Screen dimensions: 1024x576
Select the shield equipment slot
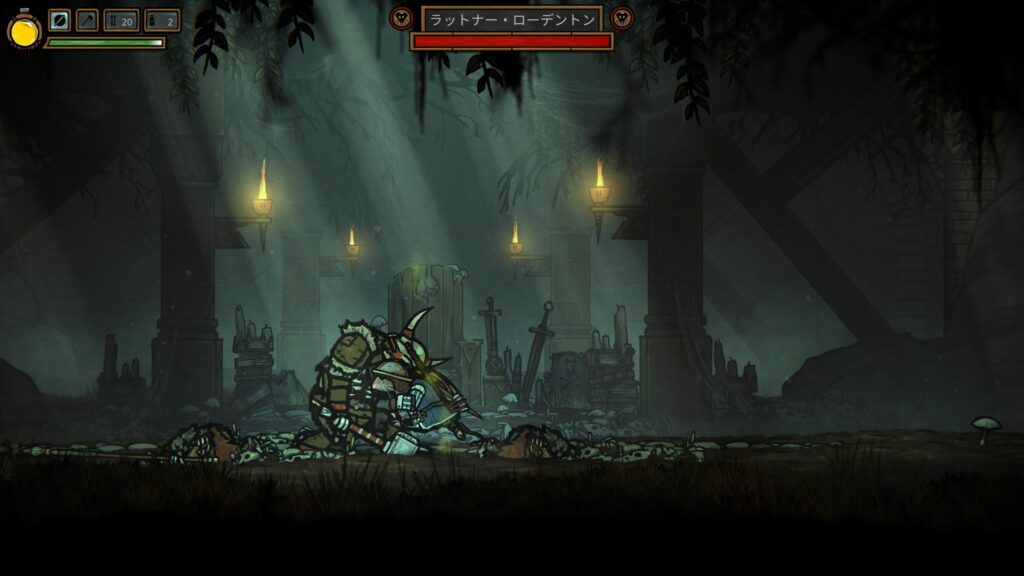[x=60, y=20]
